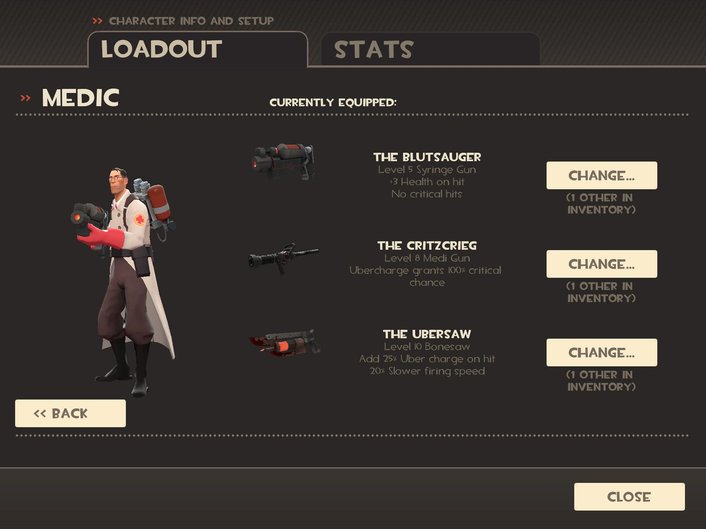Change the Ubersaw bonesaw
This screenshot has height=529, width=706.
point(601,352)
